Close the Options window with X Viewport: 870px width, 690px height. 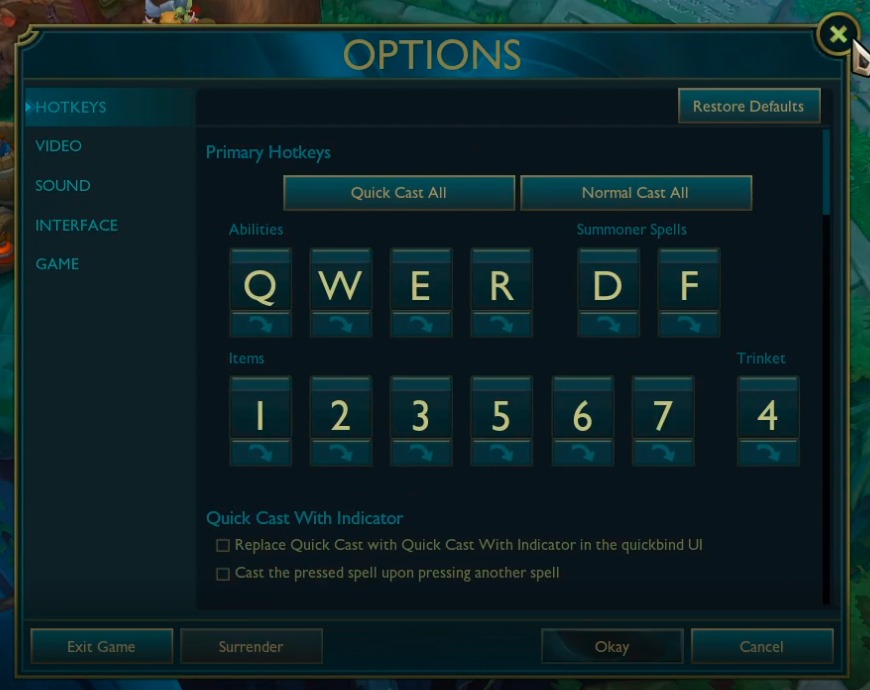point(838,35)
